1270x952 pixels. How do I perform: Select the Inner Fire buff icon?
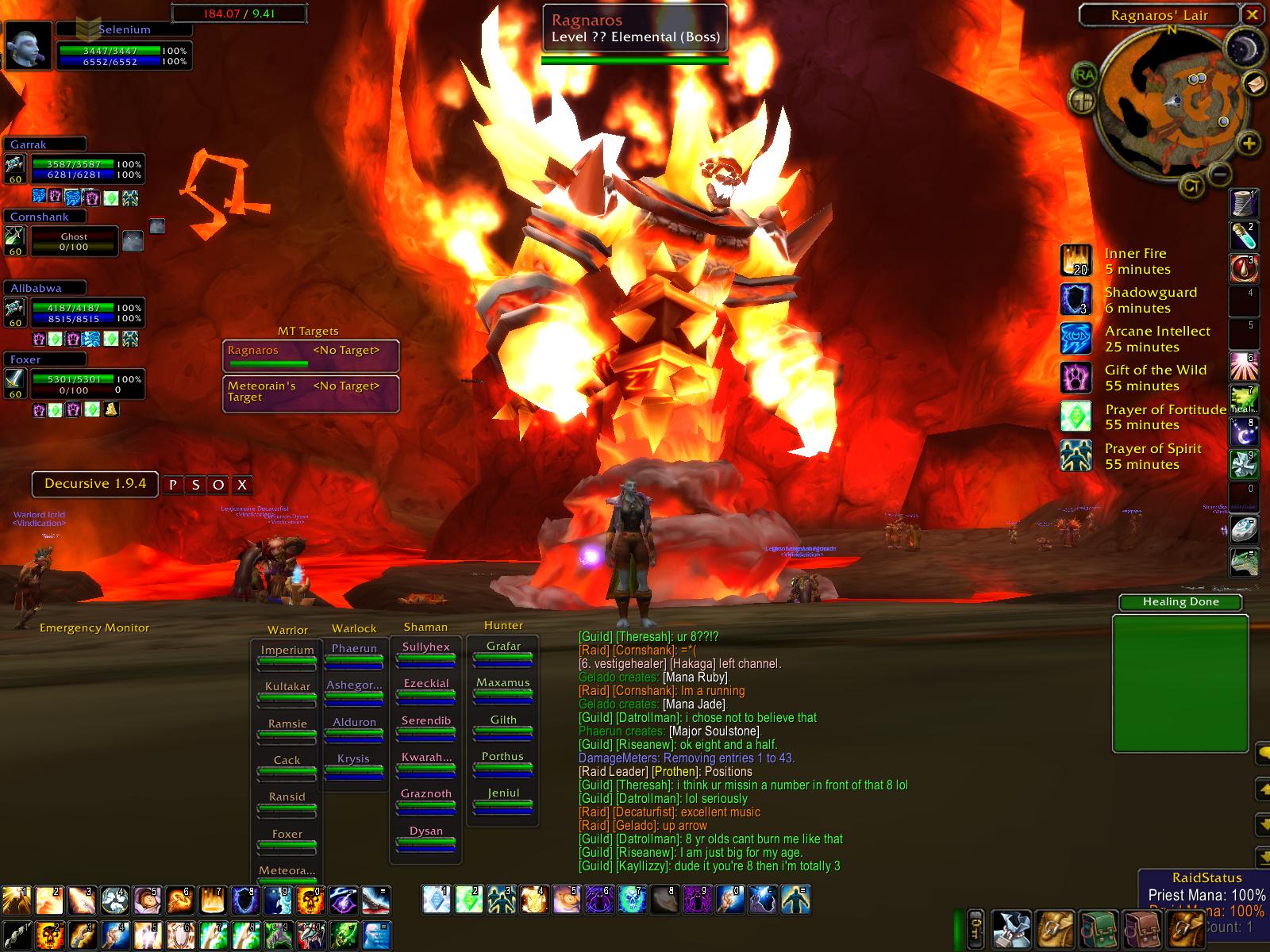tap(1076, 261)
